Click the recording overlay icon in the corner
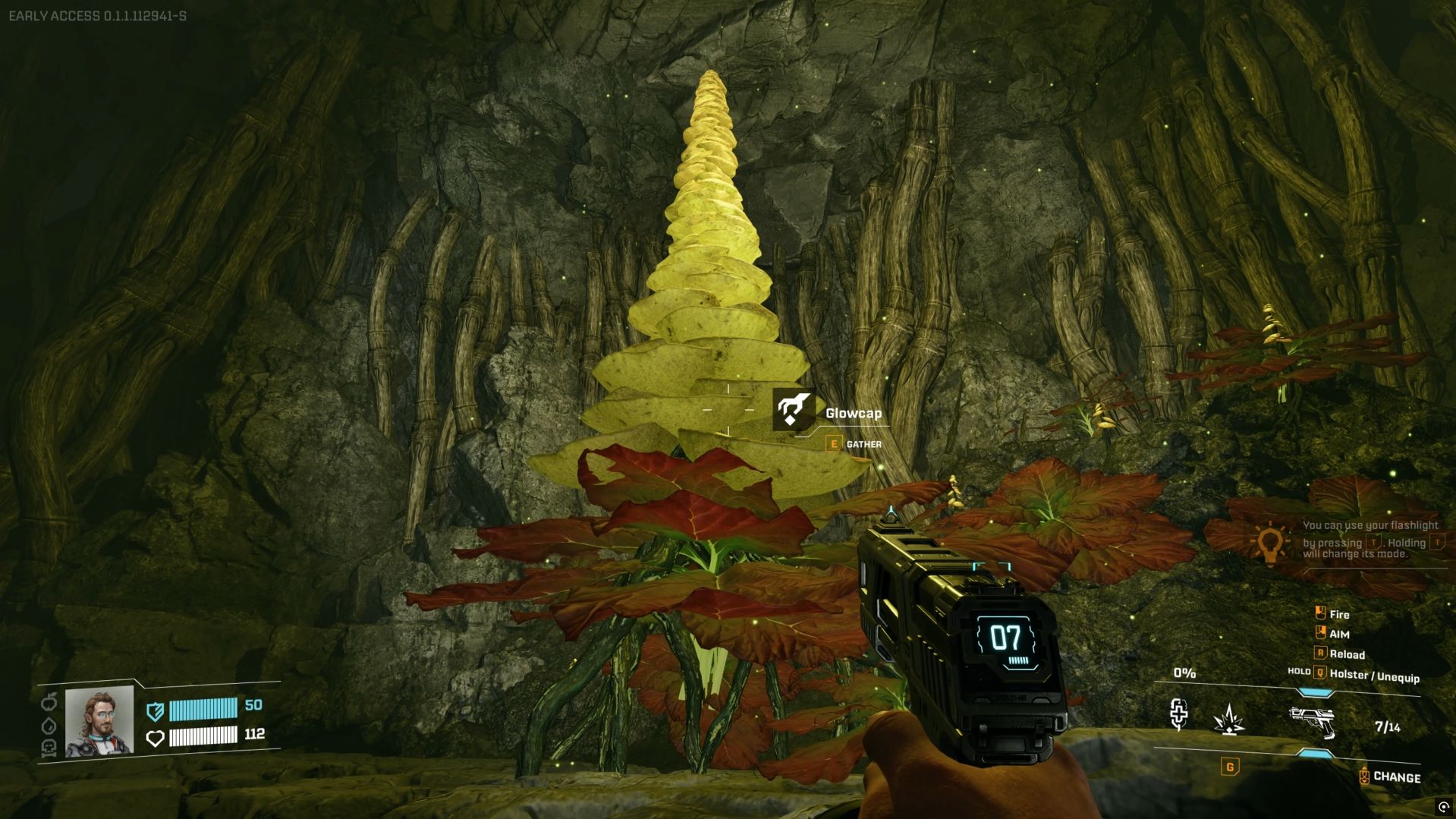 click(x=1443, y=807)
